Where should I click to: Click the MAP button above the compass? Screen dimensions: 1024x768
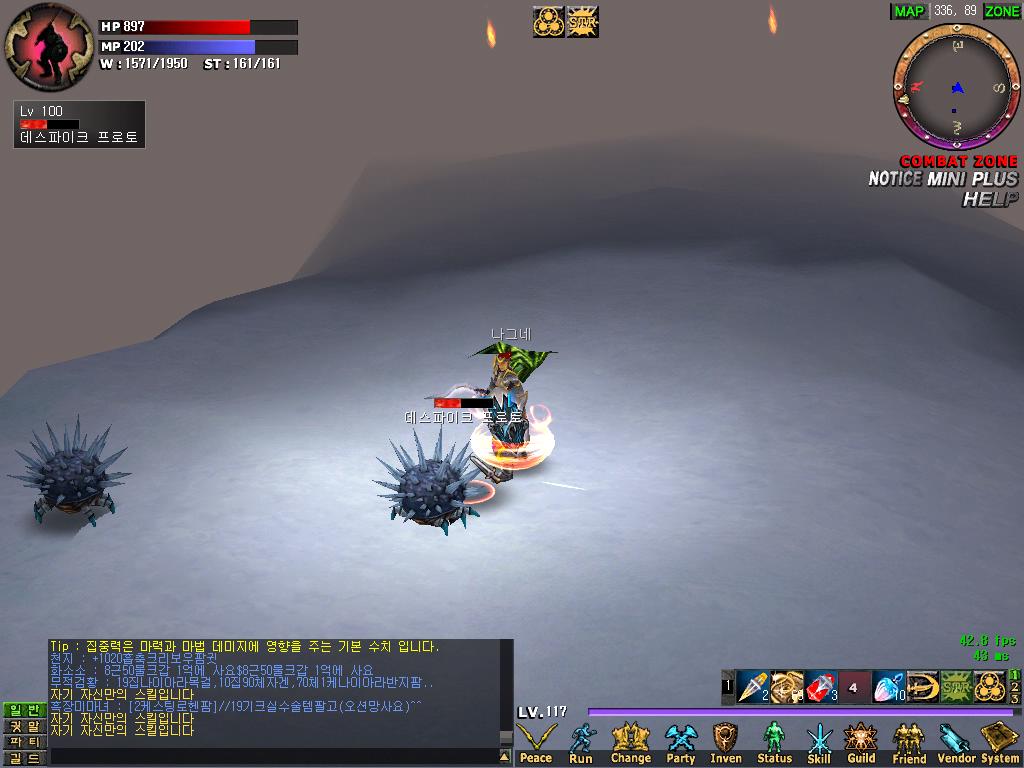pyautogui.click(x=909, y=11)
